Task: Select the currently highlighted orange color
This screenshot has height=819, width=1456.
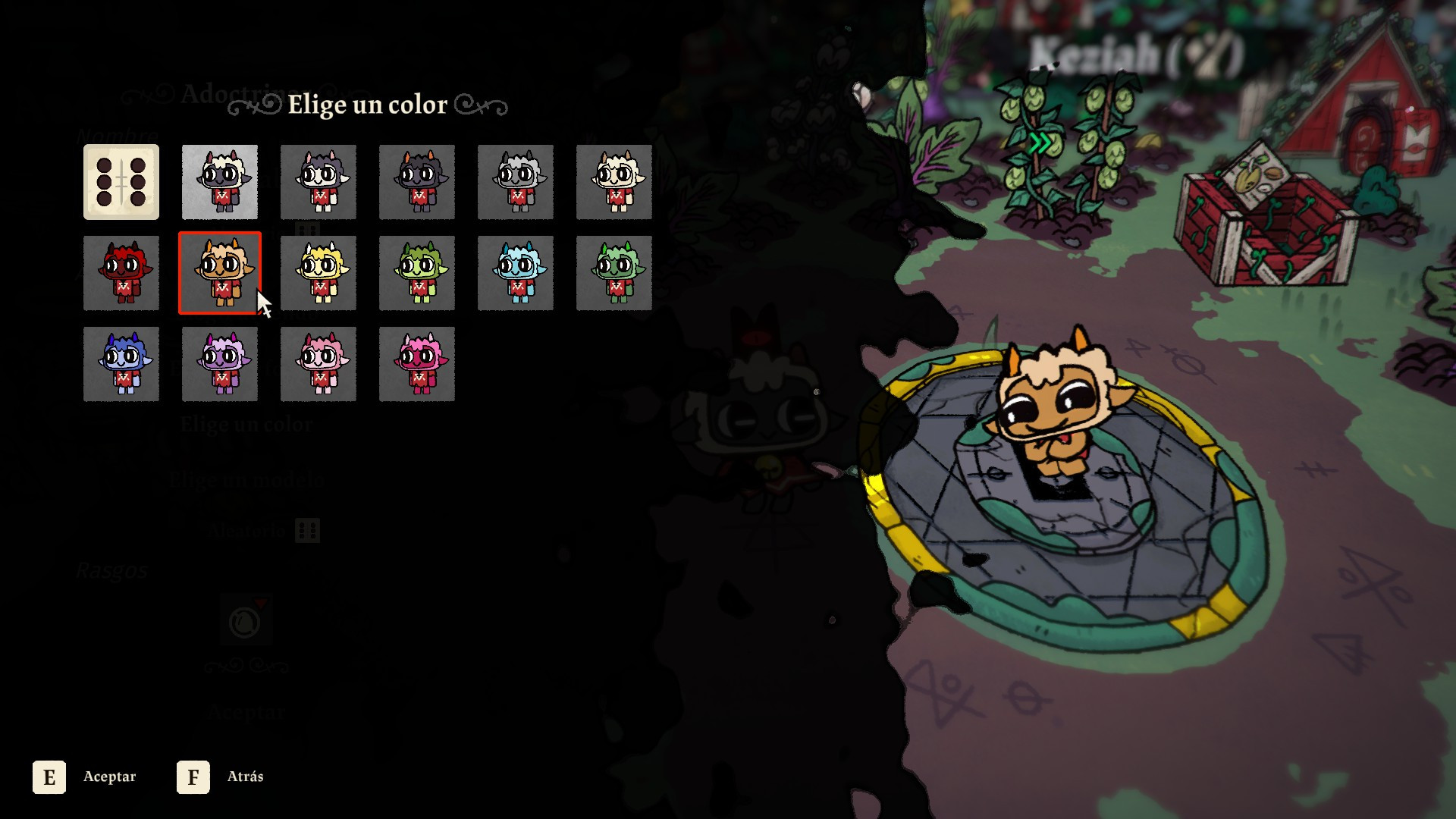Action: pos(220,273)
